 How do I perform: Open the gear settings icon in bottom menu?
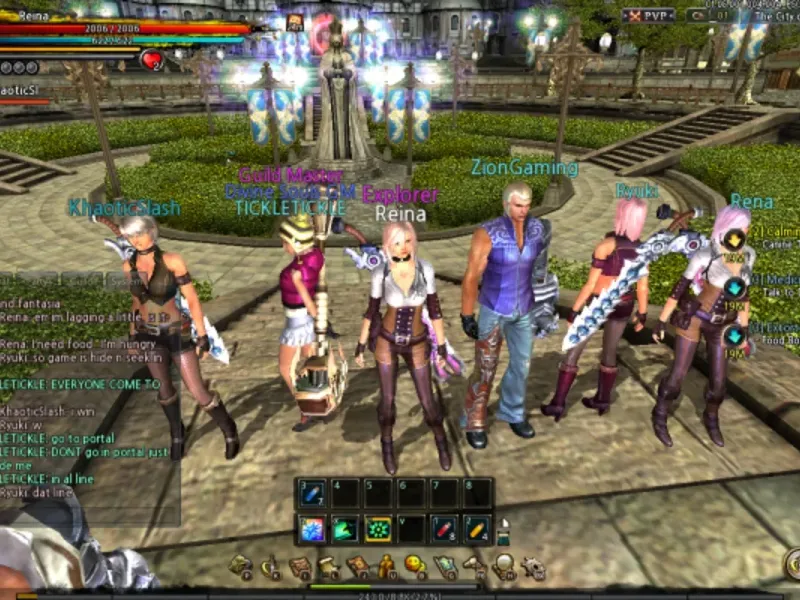(533, 567)
